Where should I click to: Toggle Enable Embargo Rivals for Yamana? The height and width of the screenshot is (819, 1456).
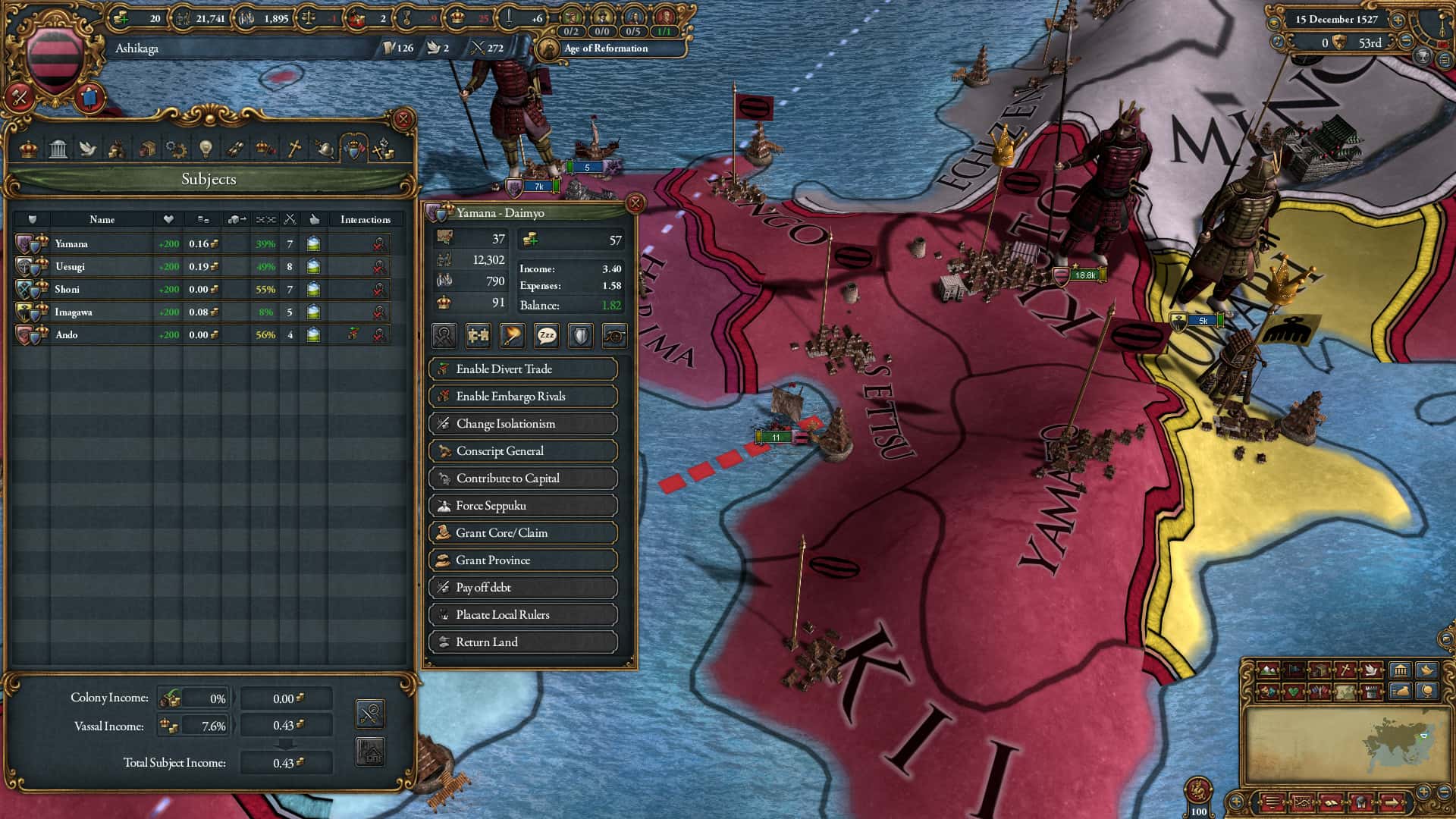(x=522, y=396)
